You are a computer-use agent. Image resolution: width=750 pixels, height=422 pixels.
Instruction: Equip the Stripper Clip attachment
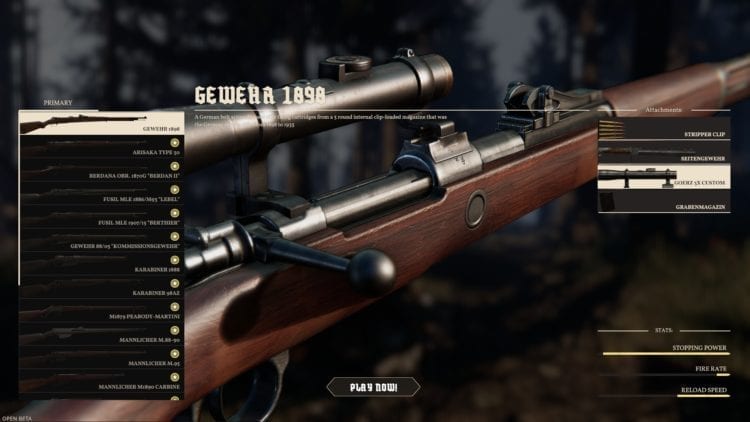664,129
